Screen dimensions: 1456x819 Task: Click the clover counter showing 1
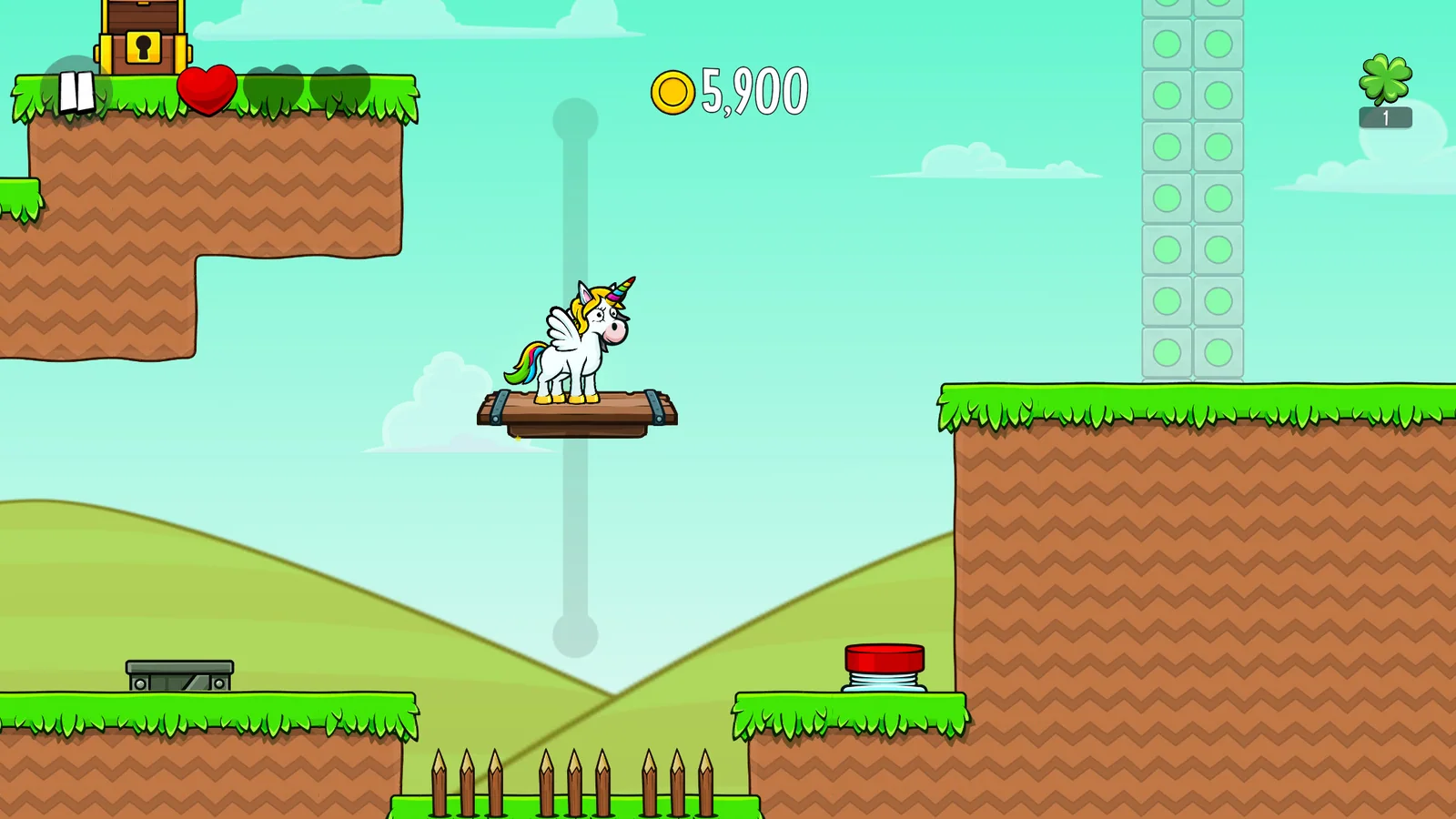1385,116
